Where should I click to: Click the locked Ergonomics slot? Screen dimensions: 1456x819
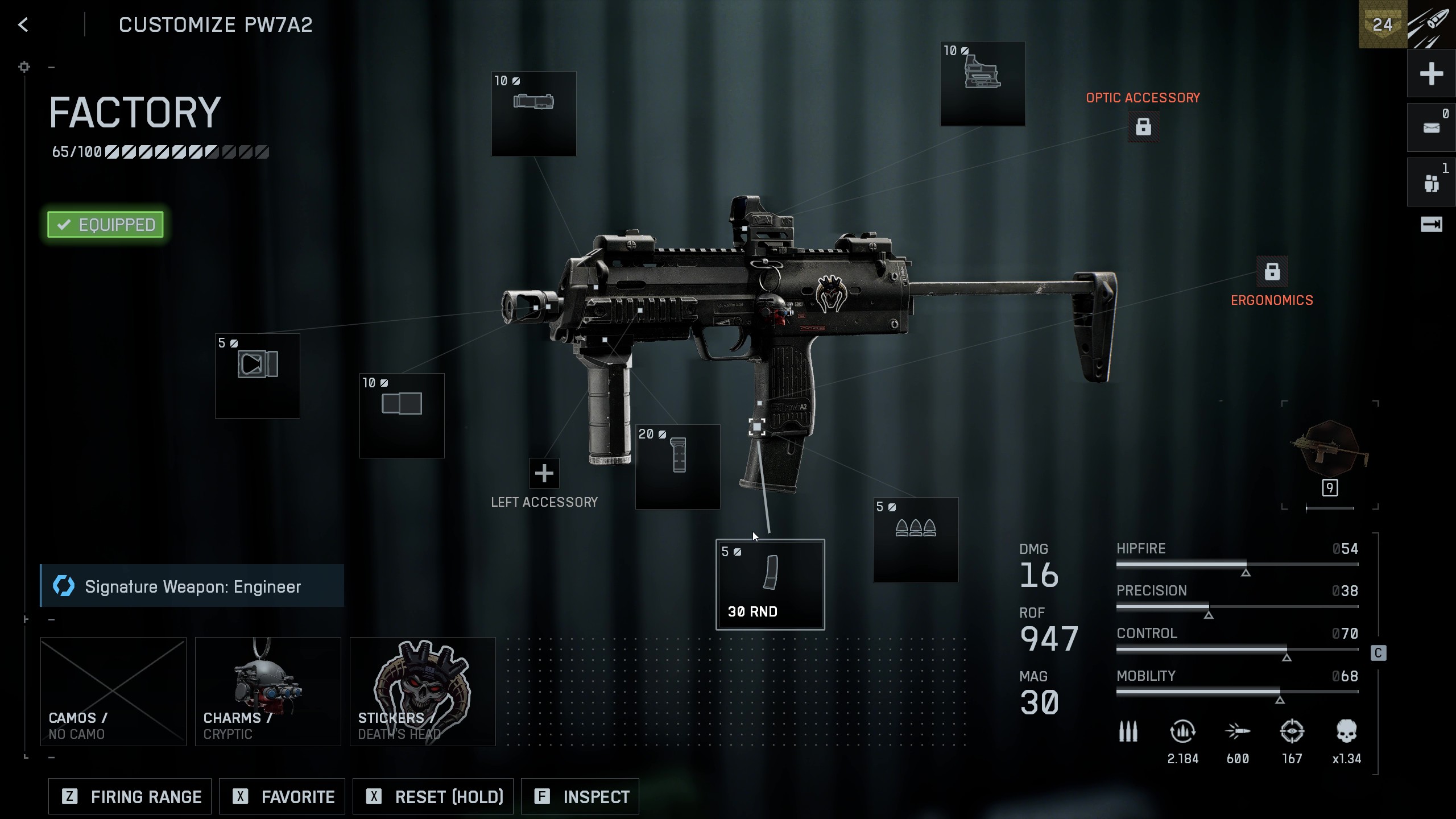click(1272, 272)
